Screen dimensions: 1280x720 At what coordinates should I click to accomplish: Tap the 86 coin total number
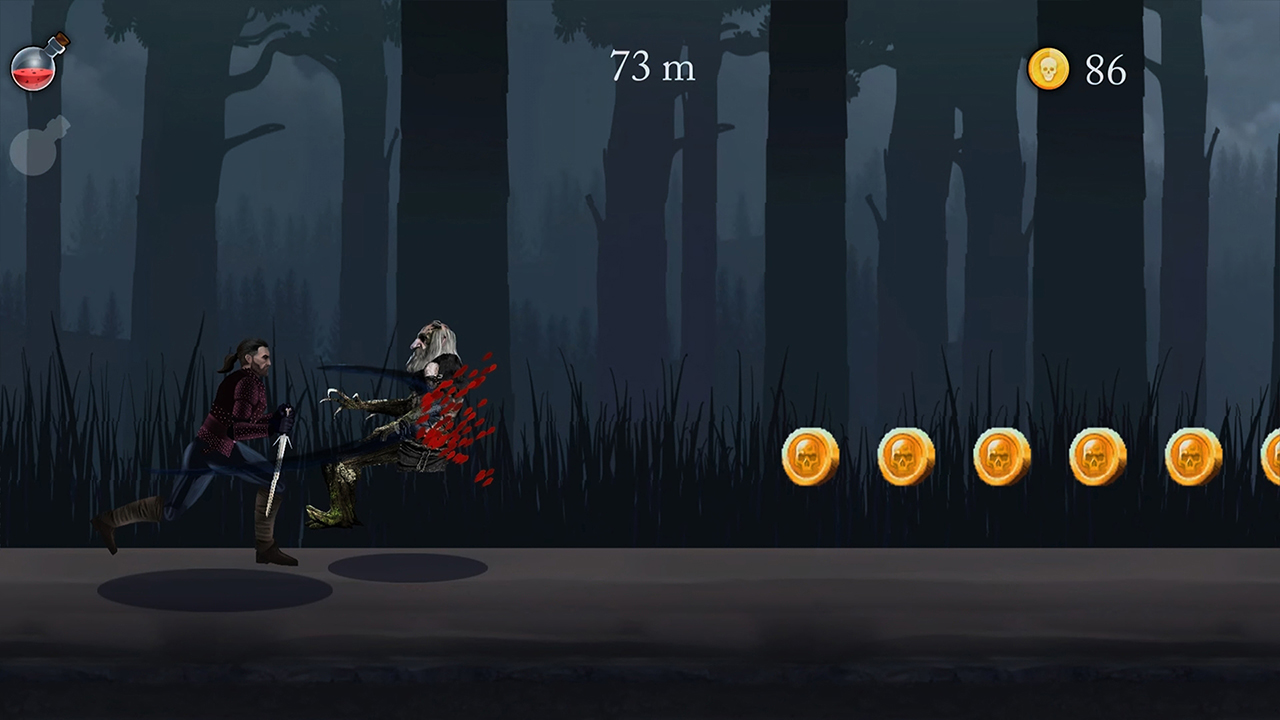click(1106, 70)
